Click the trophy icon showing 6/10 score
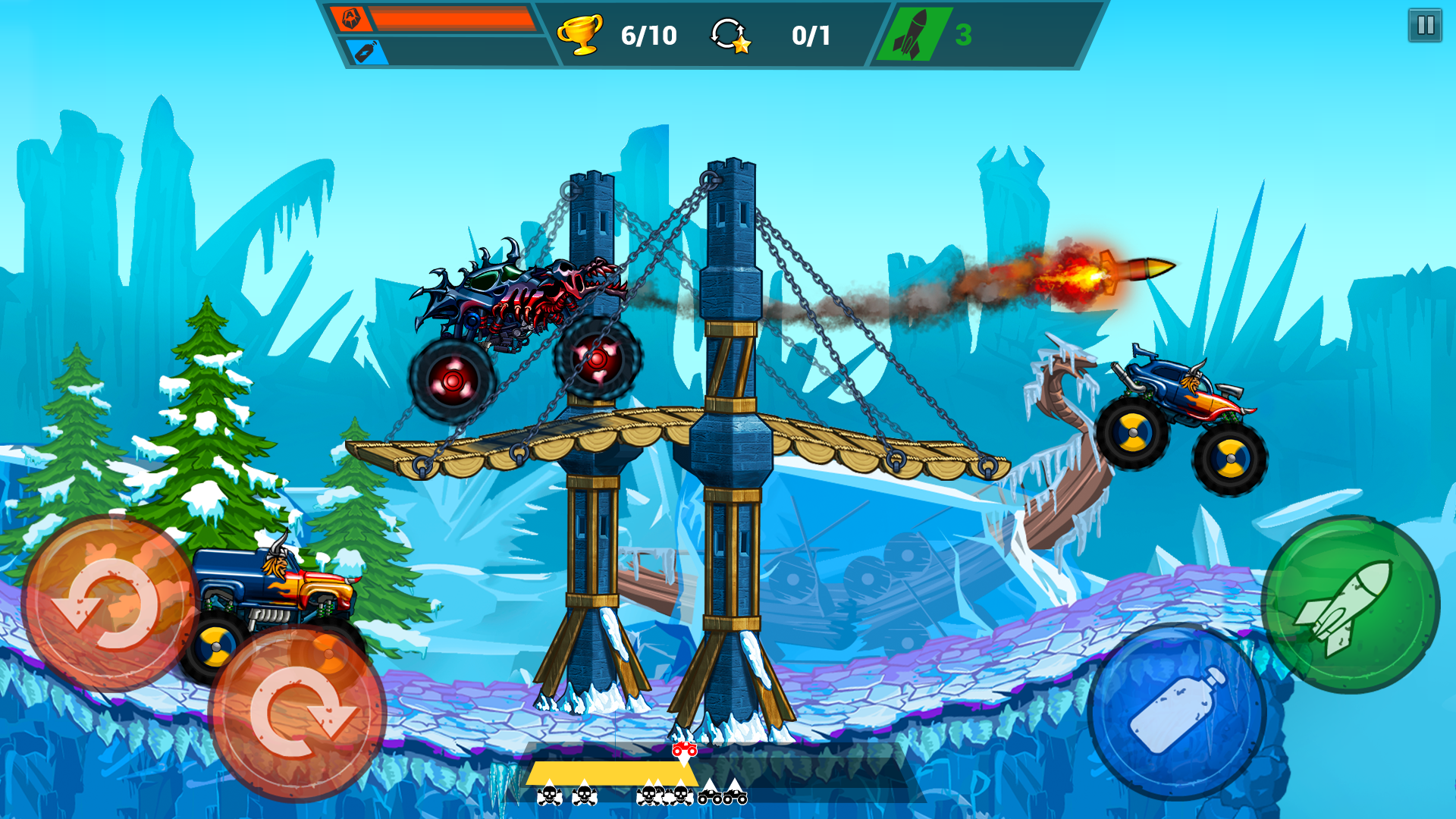Viewport: 1456px width, 819px height. [x=580, y=34]
